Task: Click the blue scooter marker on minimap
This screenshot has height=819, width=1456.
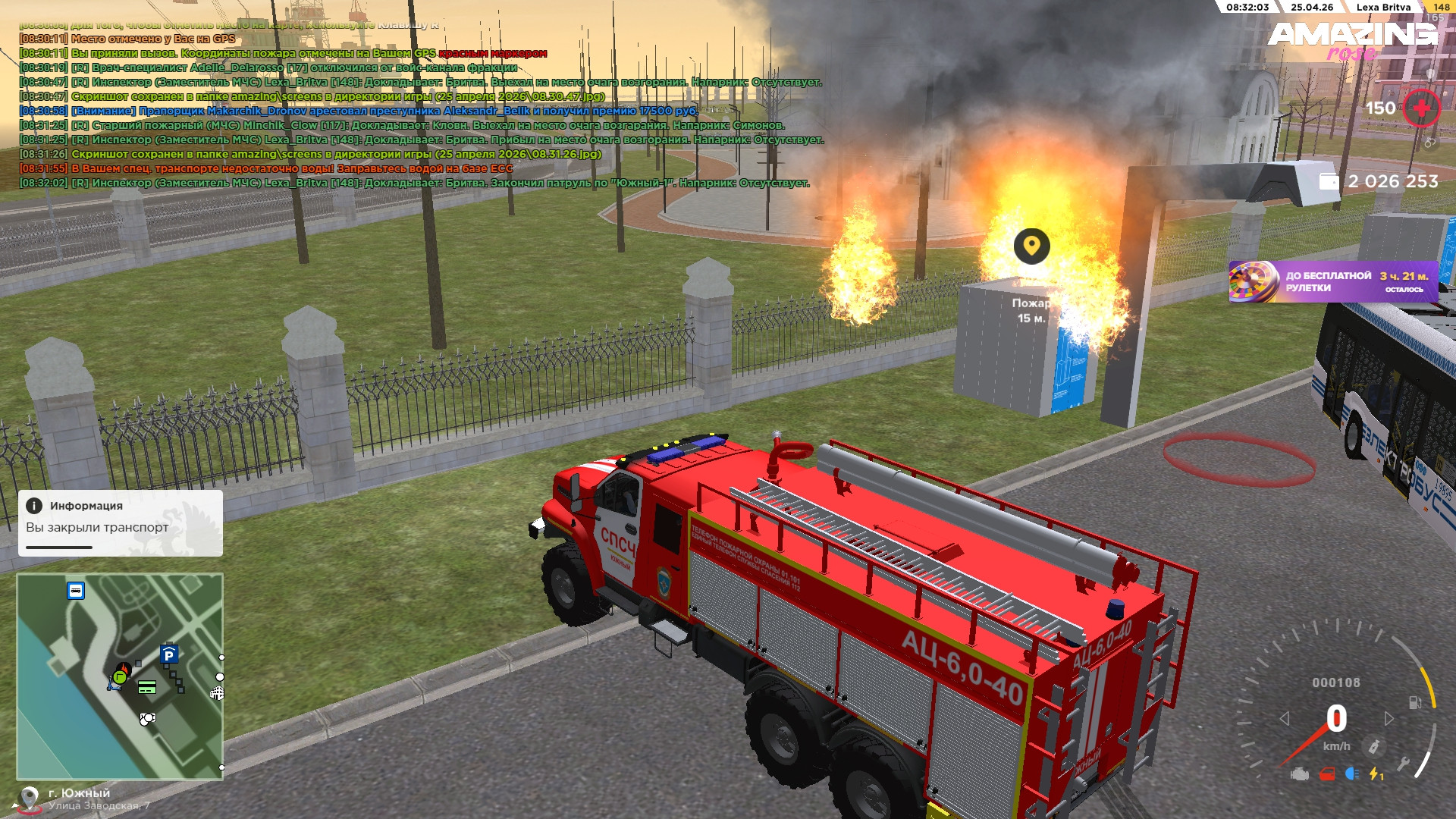Action: [x=114, y=684]
